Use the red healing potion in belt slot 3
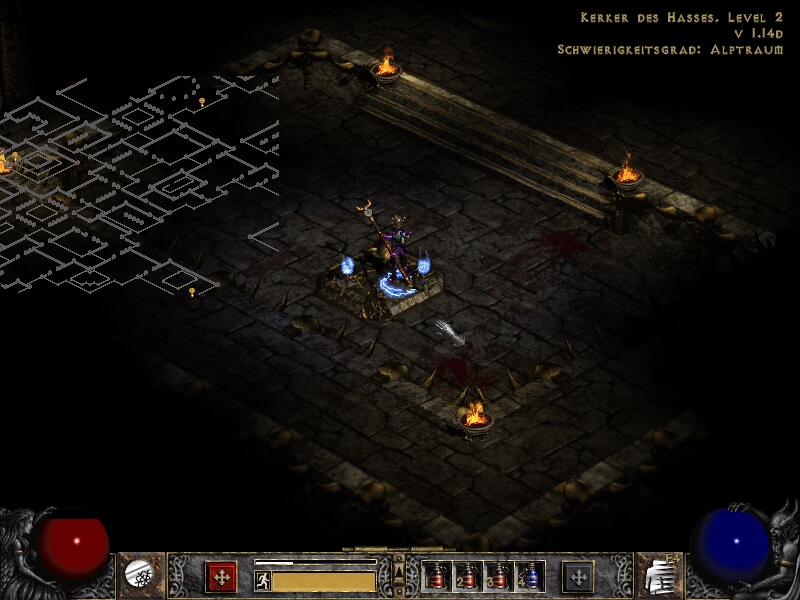800x600 pixels. pos(498,576)
